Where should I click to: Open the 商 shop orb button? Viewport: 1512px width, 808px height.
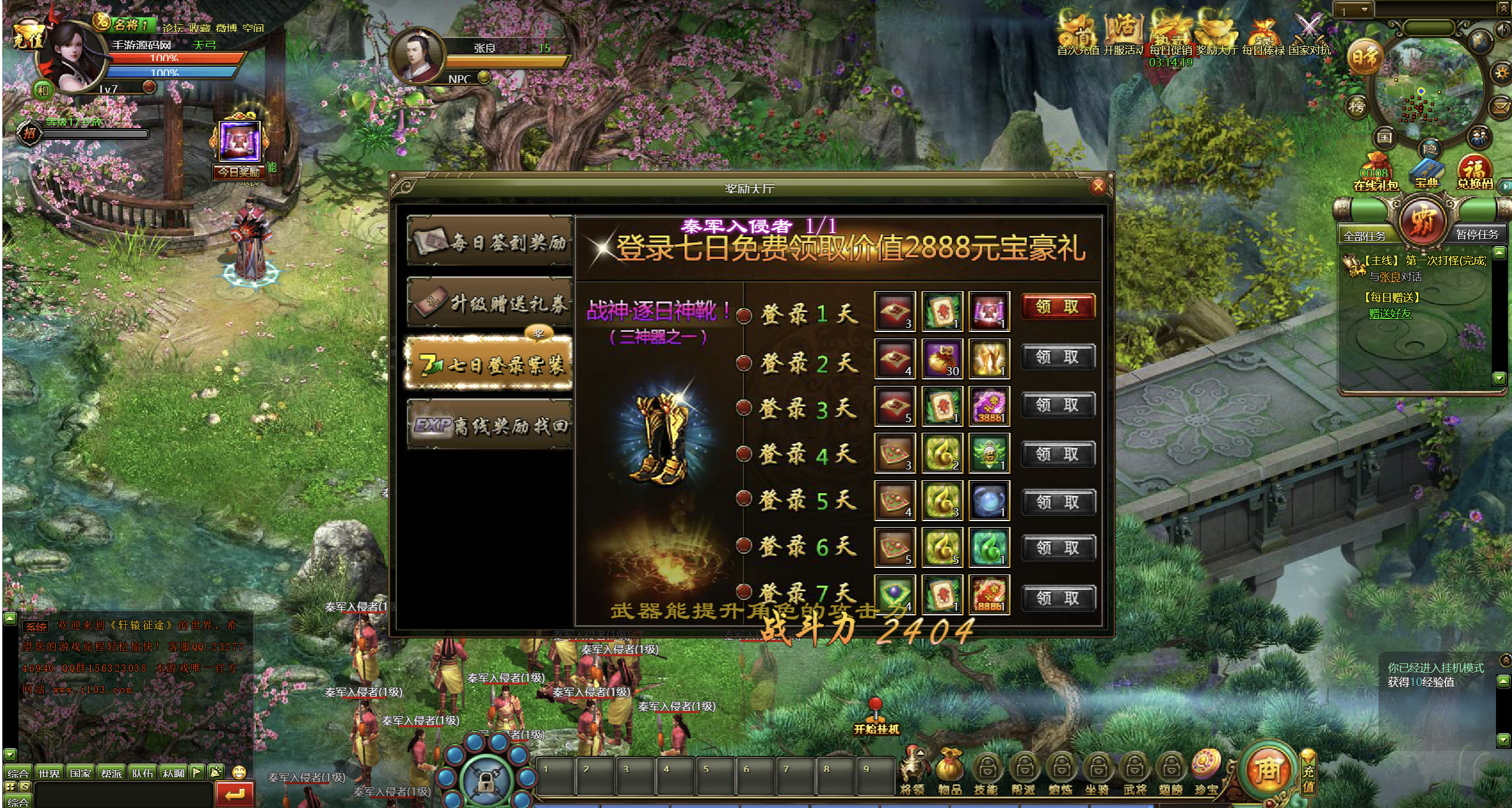(x=1268, y=769)
